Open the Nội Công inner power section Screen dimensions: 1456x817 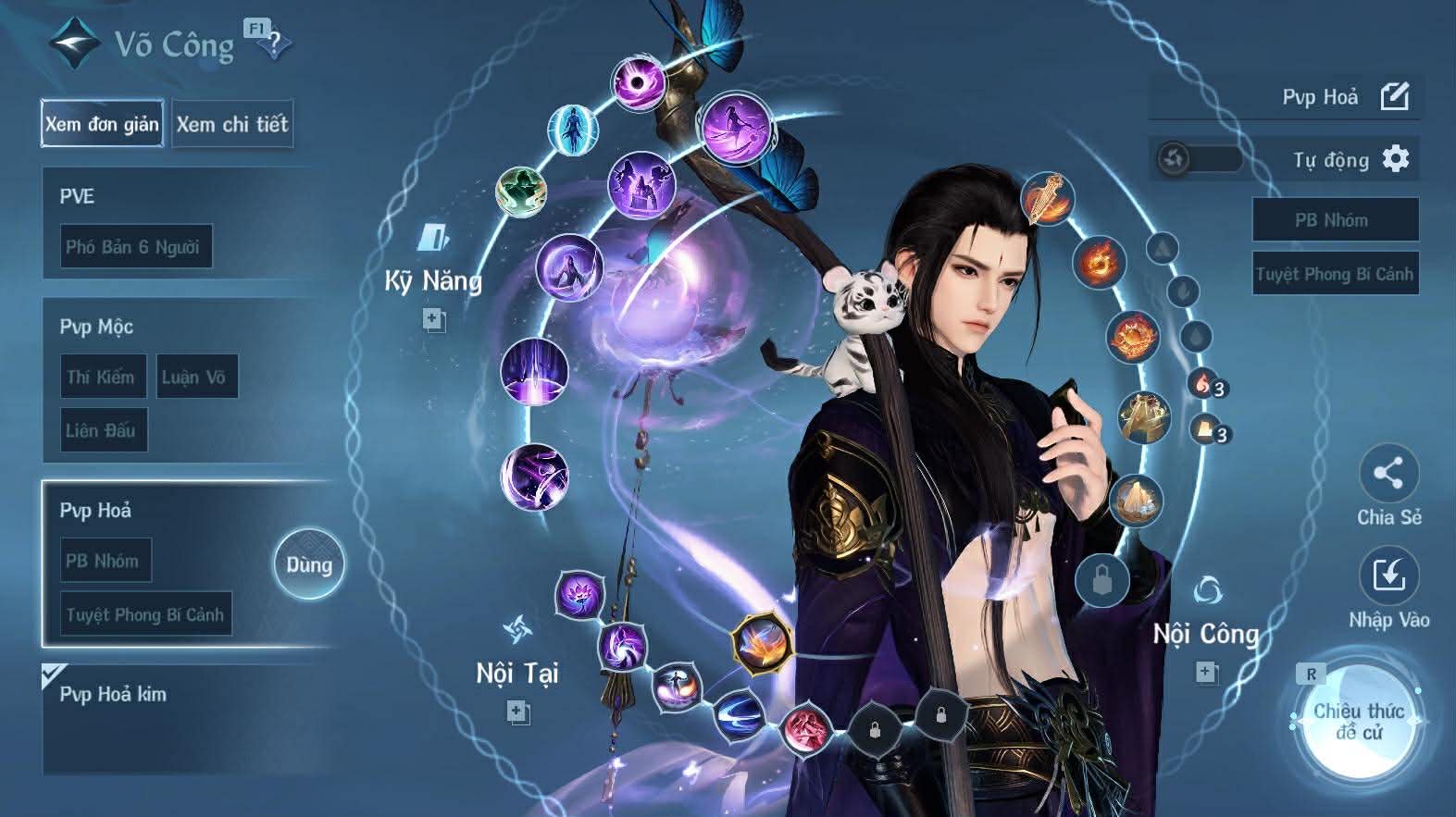pyautogui.click(x=1205, y=633)
